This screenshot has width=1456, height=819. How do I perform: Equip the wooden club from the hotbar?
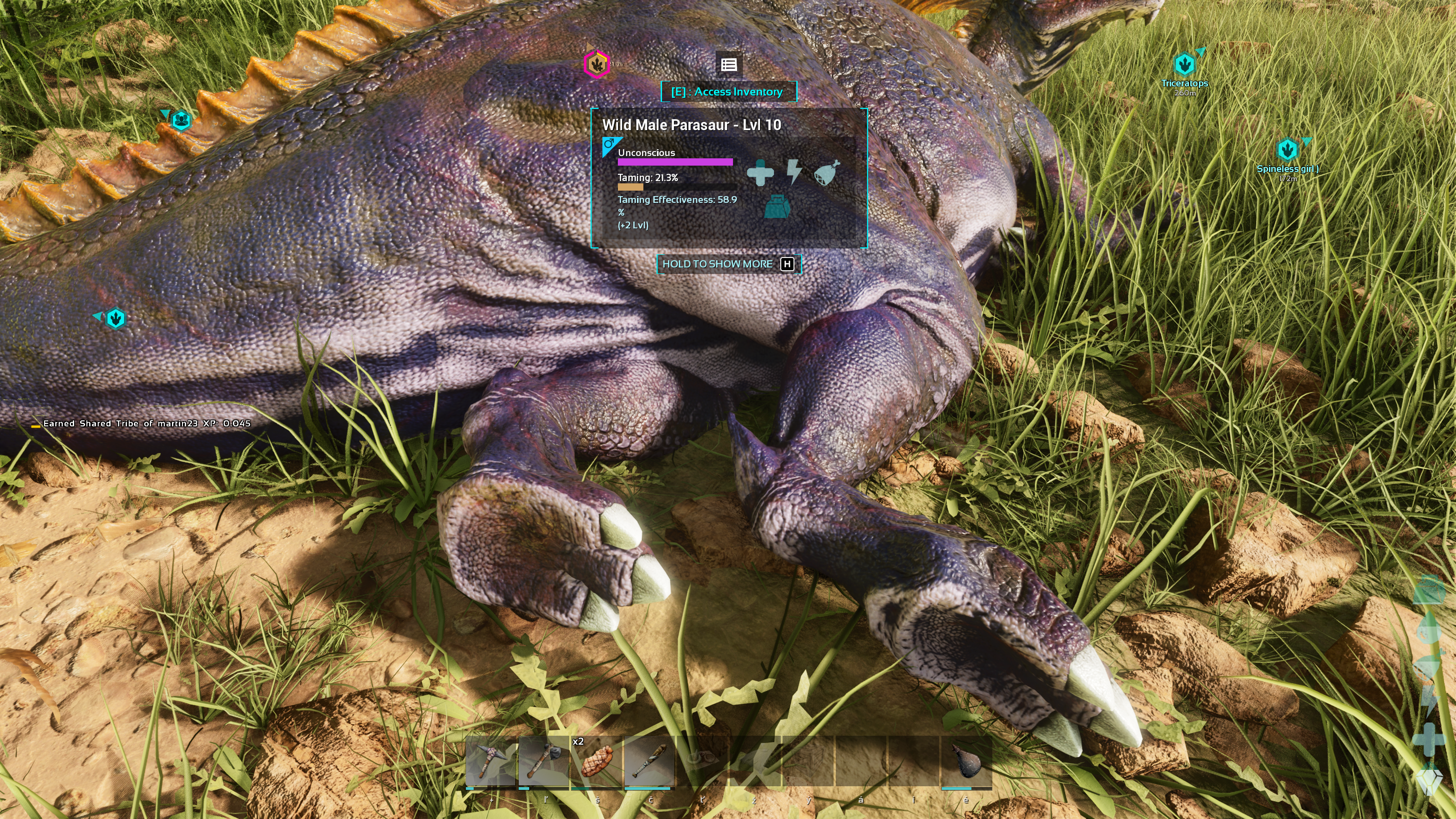click(x=649, y=761)
